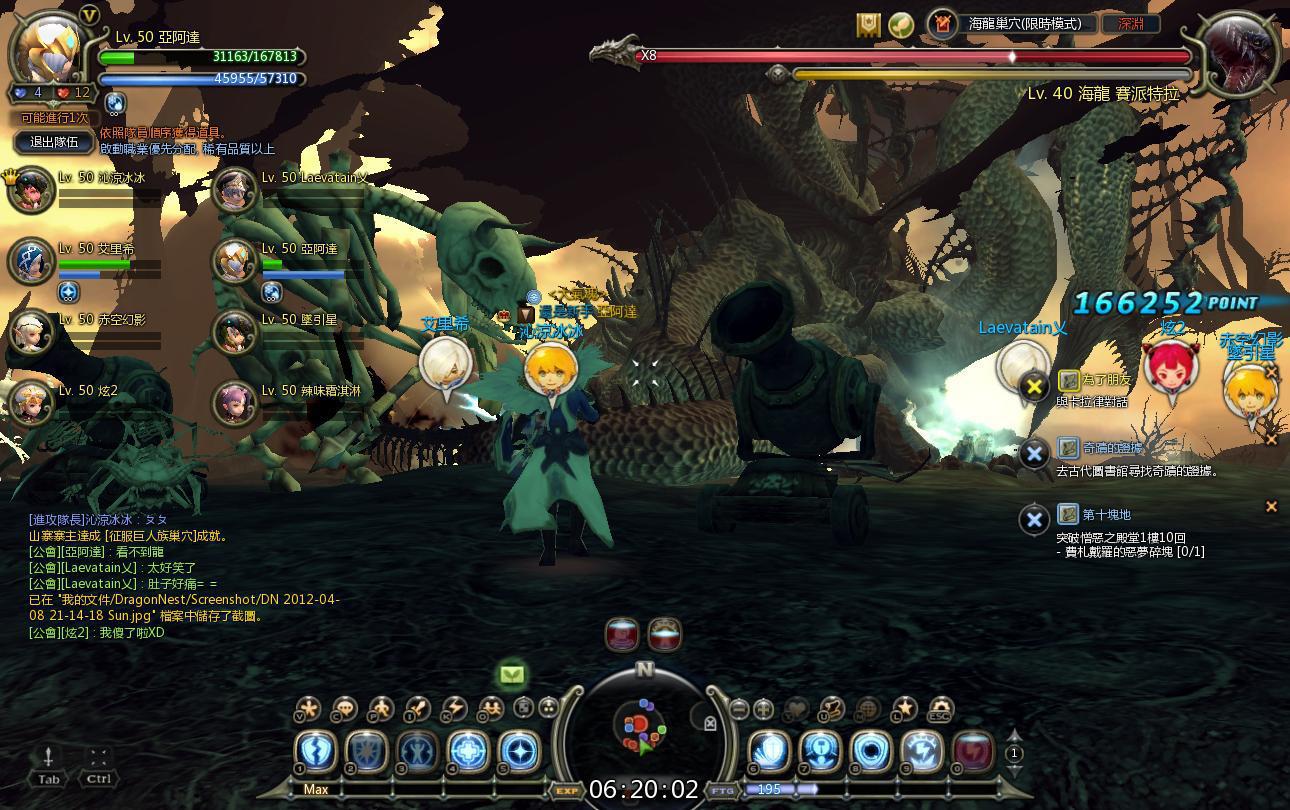
Task: Open the star icon menu labeled L
Action: [904, 709]
